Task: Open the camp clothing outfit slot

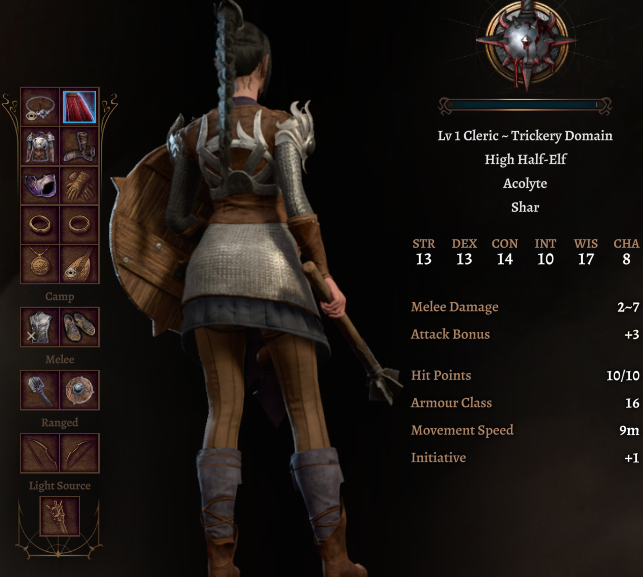Action: 41,327
